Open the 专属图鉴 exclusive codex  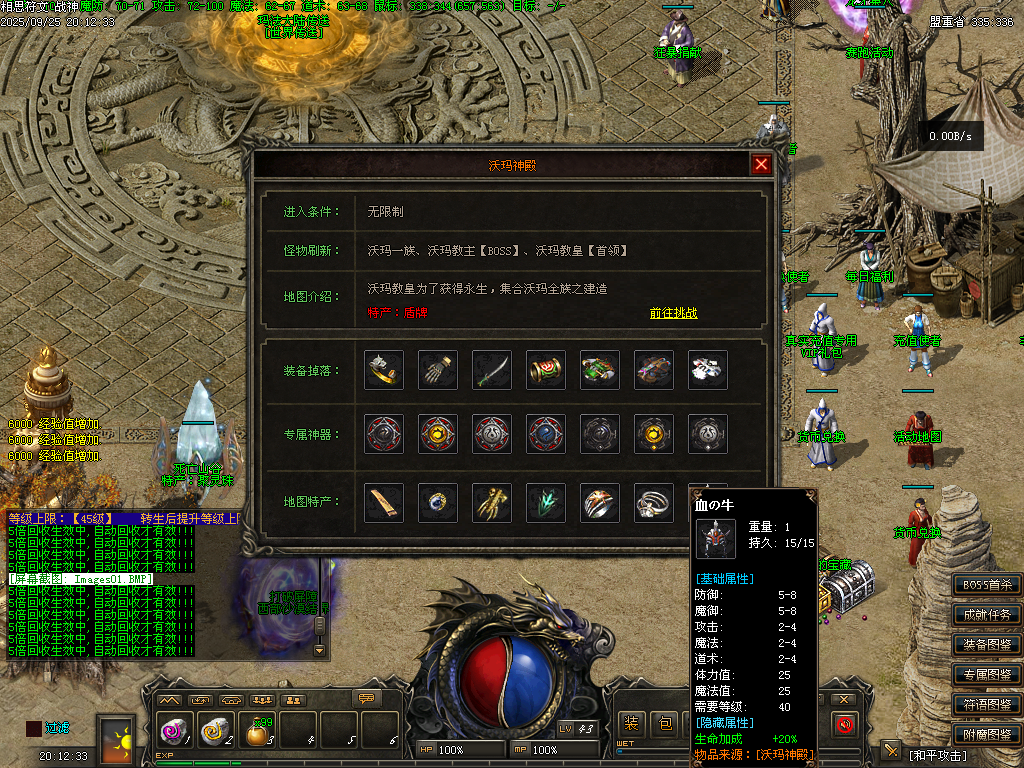(987, 675)
